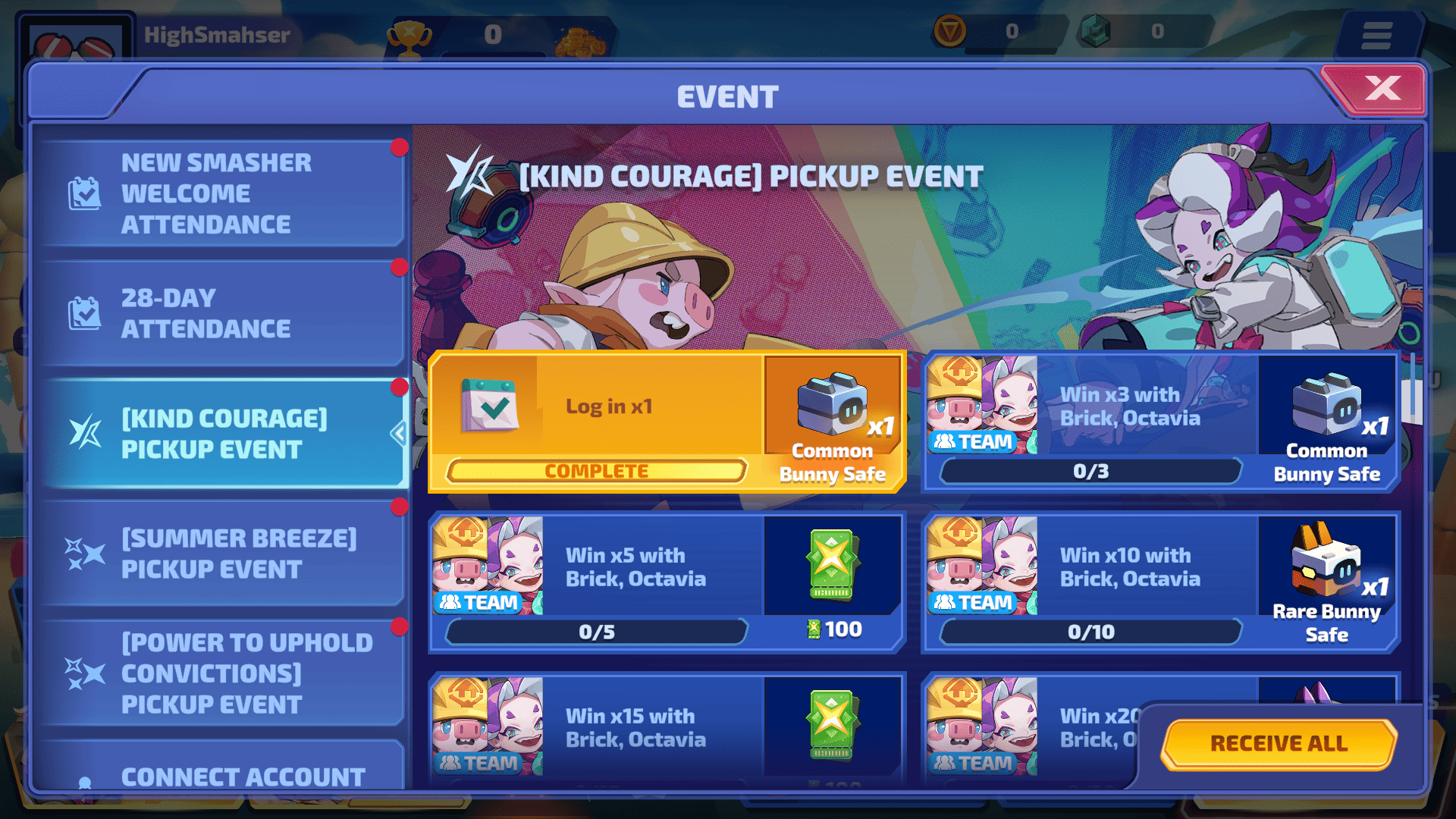Switch to 28-Day Attendance tab
Viewport: 1456px width, 819px height.
coord(220,313)
